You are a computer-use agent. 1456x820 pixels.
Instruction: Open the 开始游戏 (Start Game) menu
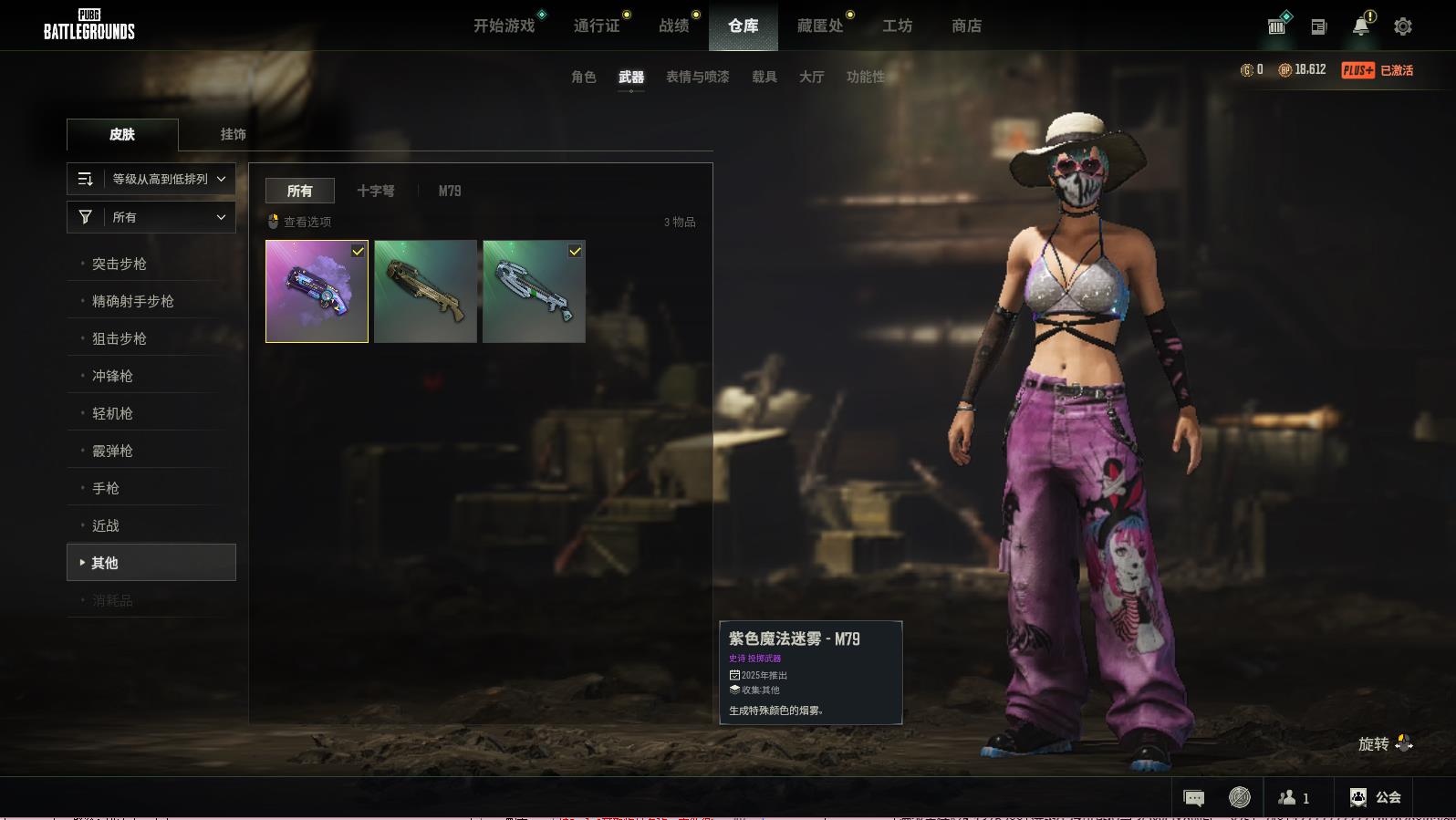[504, 26]
